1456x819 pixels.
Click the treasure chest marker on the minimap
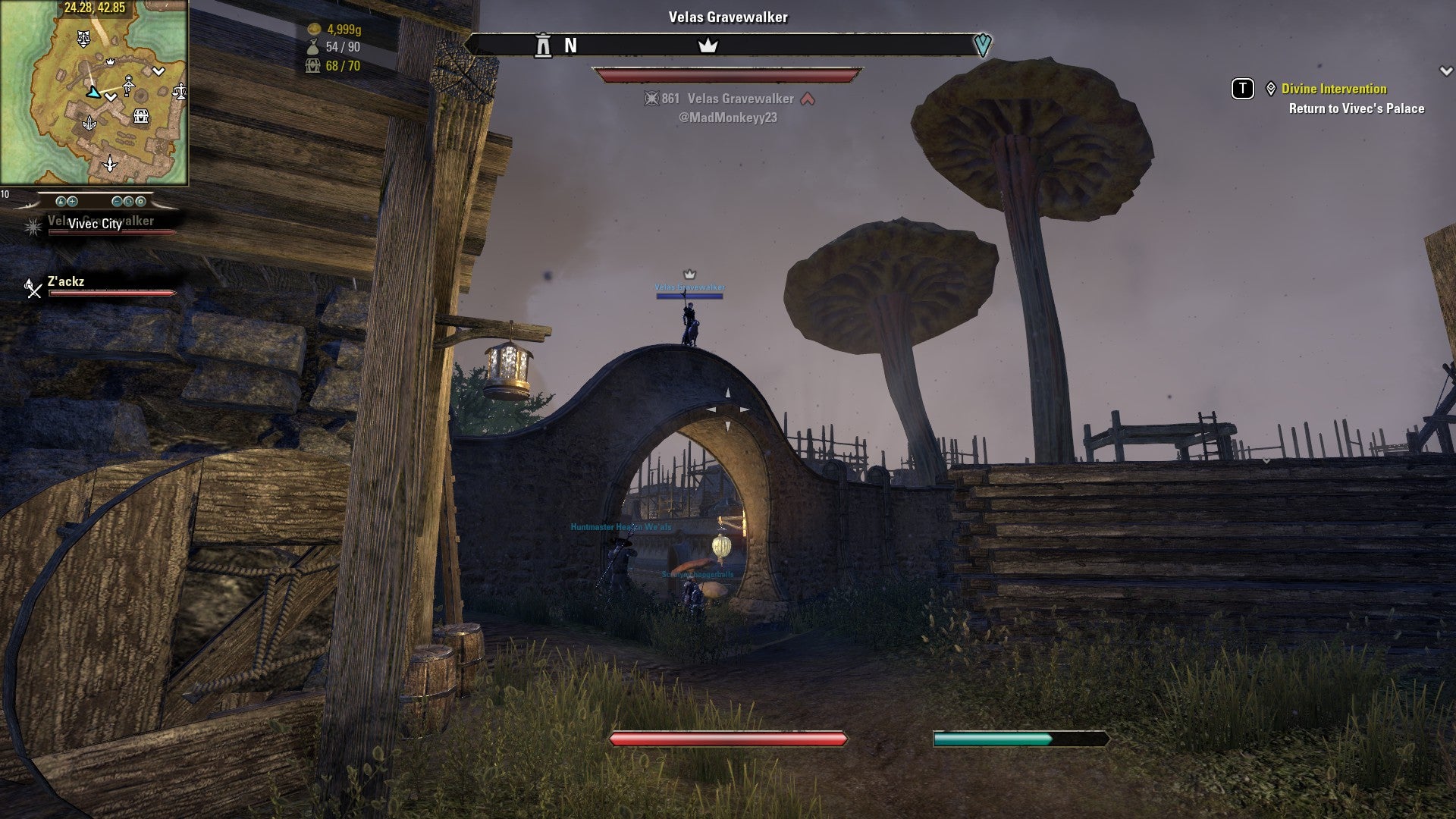(141, 116)
